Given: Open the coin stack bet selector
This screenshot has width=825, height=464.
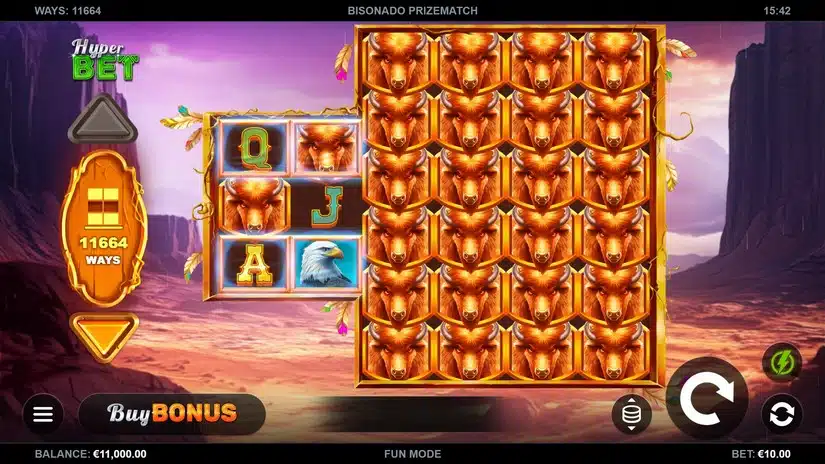Looking at the screenshot, I should pos(631,413).
